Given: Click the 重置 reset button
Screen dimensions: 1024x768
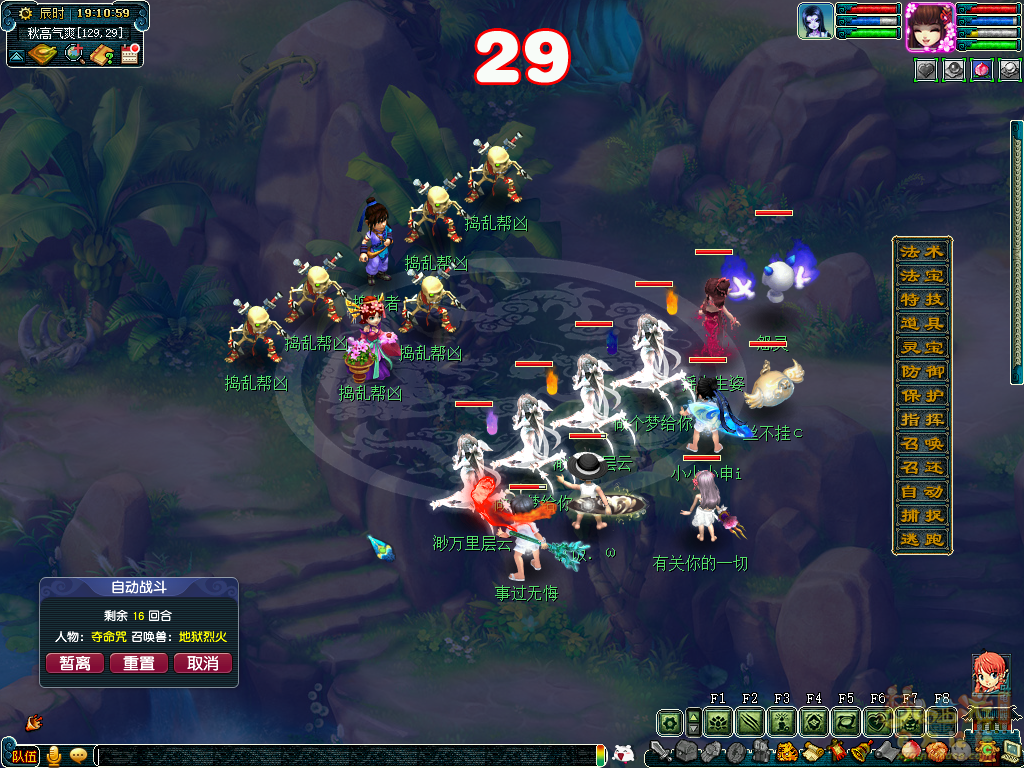Looking at the screenshot, I should [138, 663].
